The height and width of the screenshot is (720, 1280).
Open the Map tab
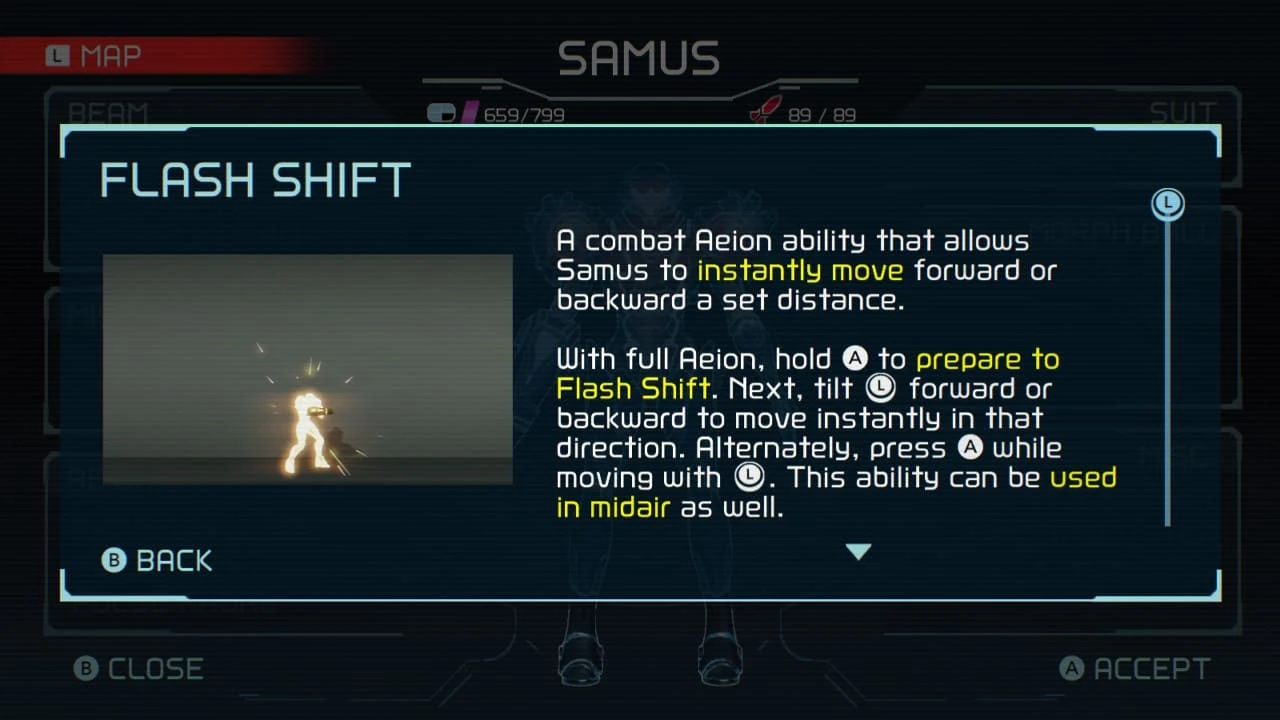(95, 56)
